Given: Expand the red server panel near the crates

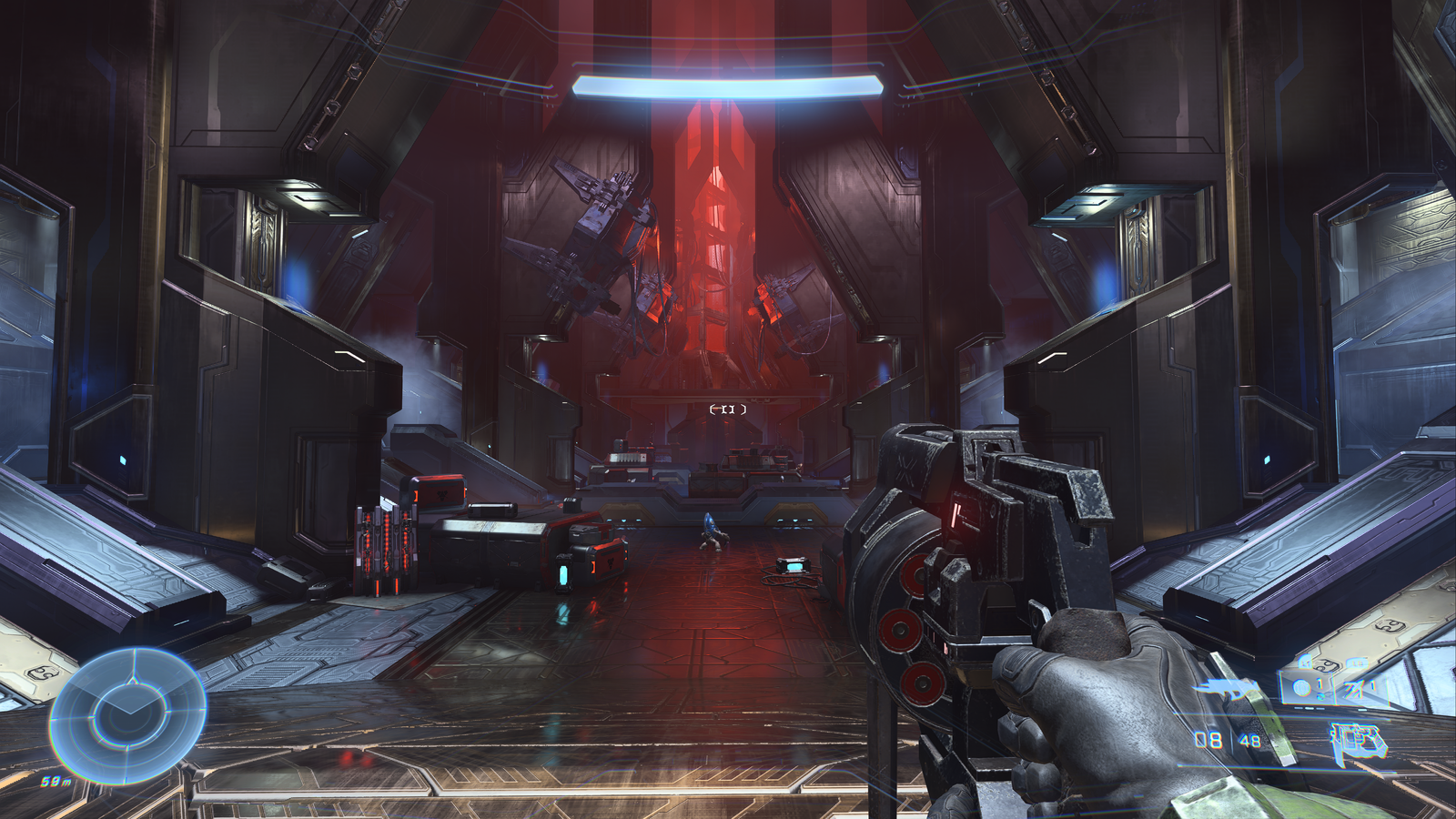Looking at the screenshot, I should [x=387, y=541].
